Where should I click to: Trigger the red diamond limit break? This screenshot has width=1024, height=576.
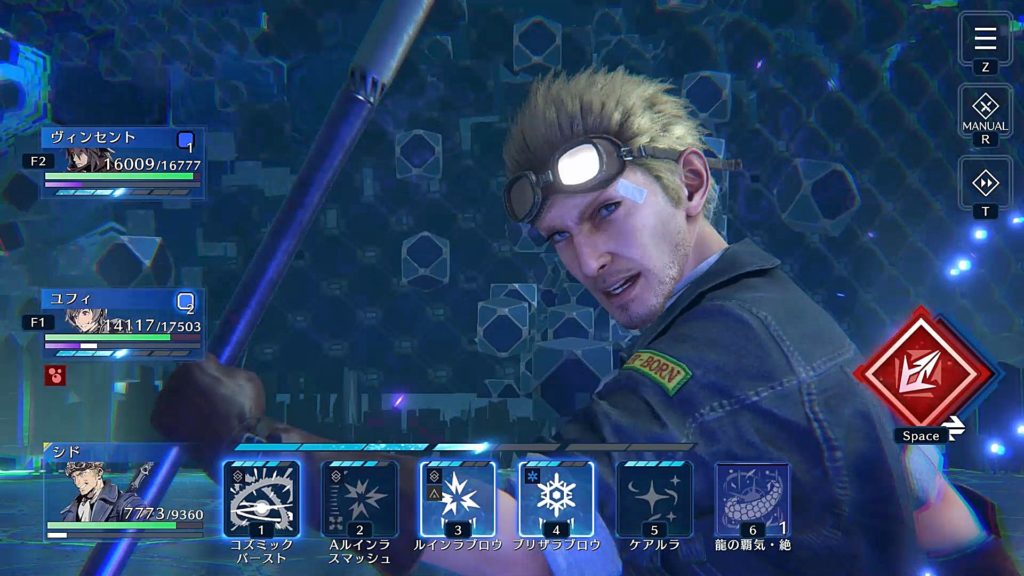tap(922, 374)
